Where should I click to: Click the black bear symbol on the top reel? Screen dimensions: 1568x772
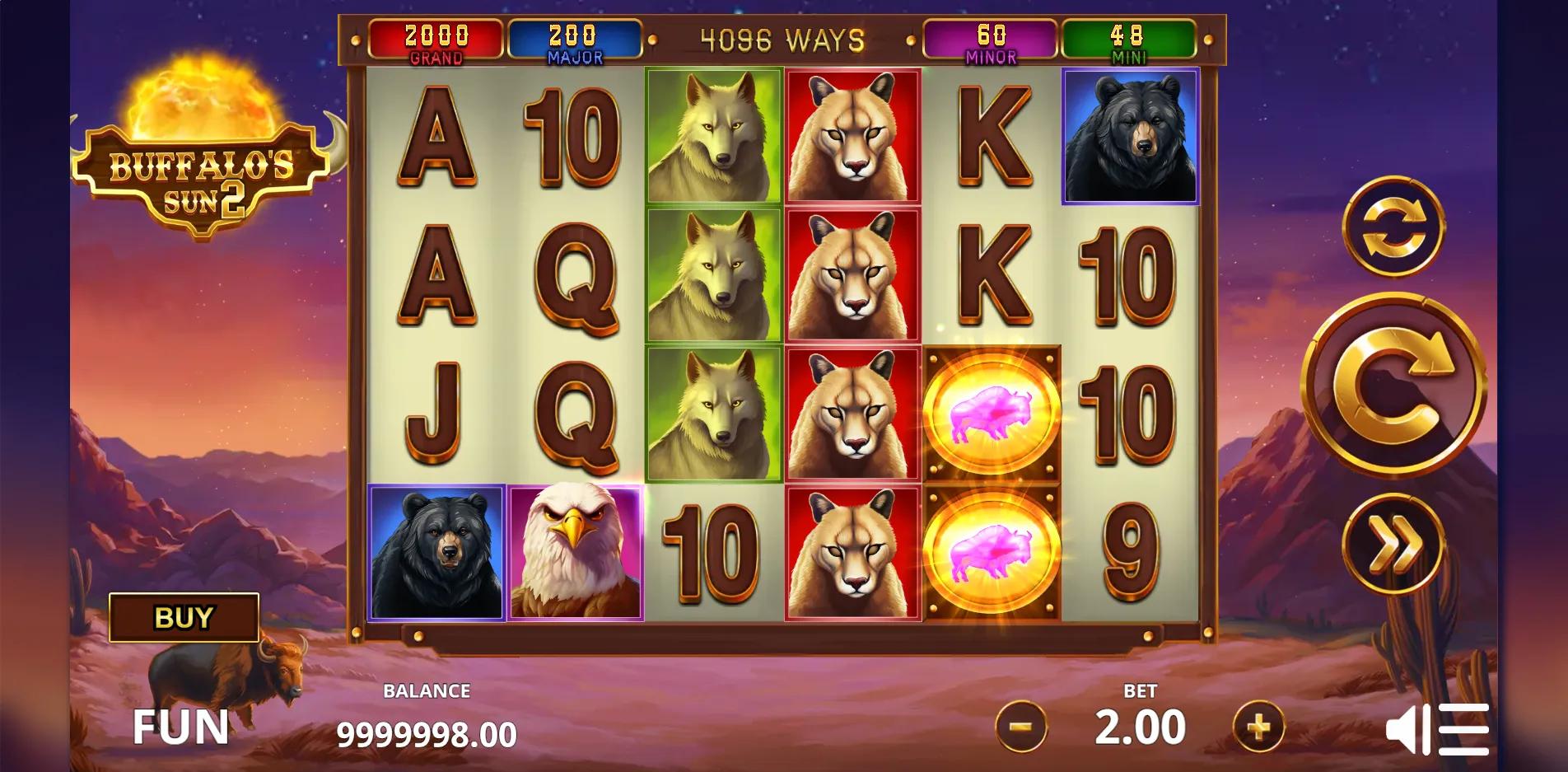[1132, 136]
